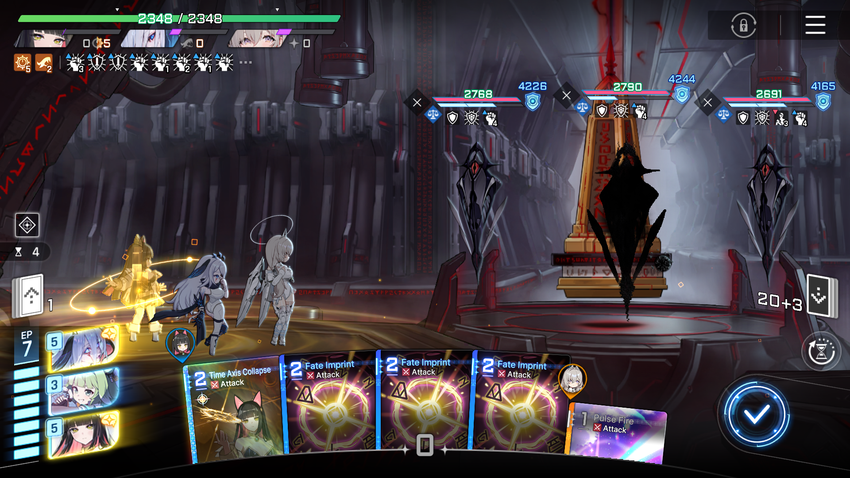Open the diamond target icon
The height and width of the screenshot is (478, 850).
(x=27, y=225)
